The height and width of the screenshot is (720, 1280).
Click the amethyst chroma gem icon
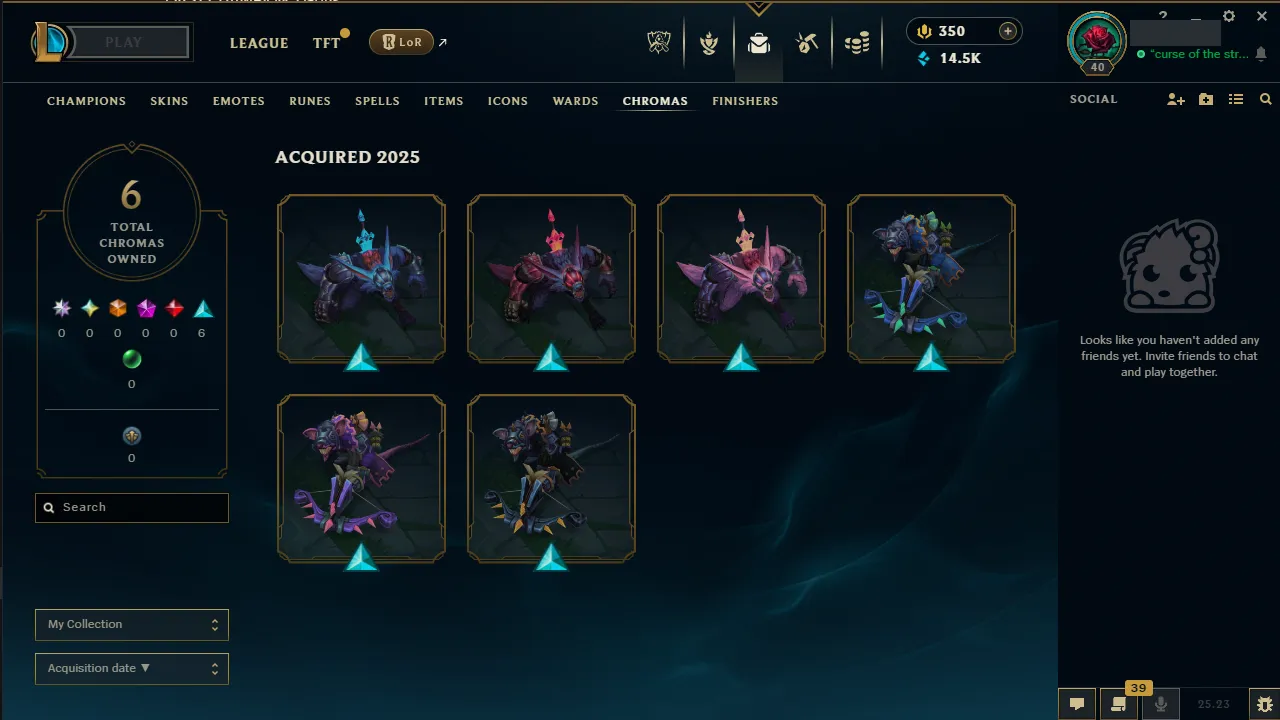tap(145, 308)
